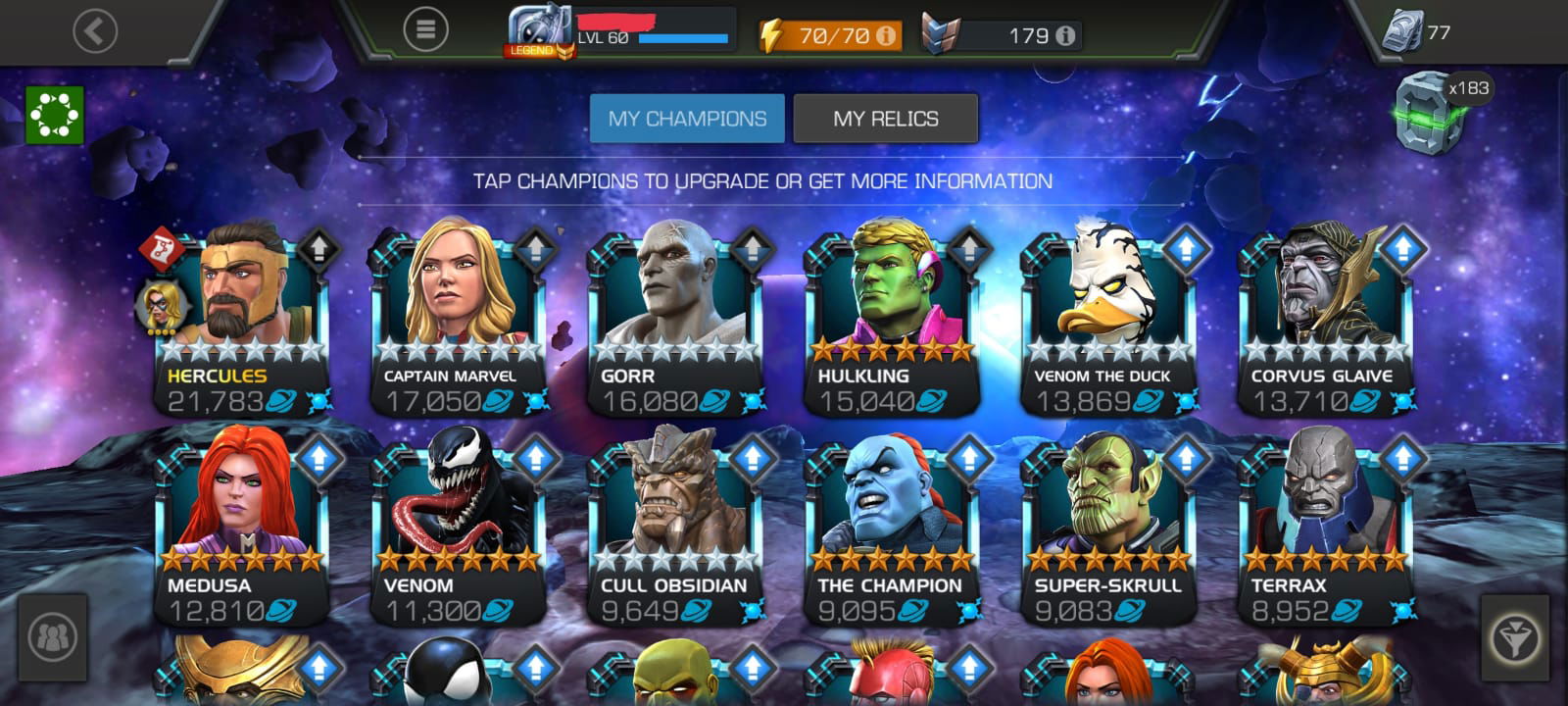The width and height of the screenshot is (1568, 706).
Task: Open the hamburger menu at the top
Action: 425,27
